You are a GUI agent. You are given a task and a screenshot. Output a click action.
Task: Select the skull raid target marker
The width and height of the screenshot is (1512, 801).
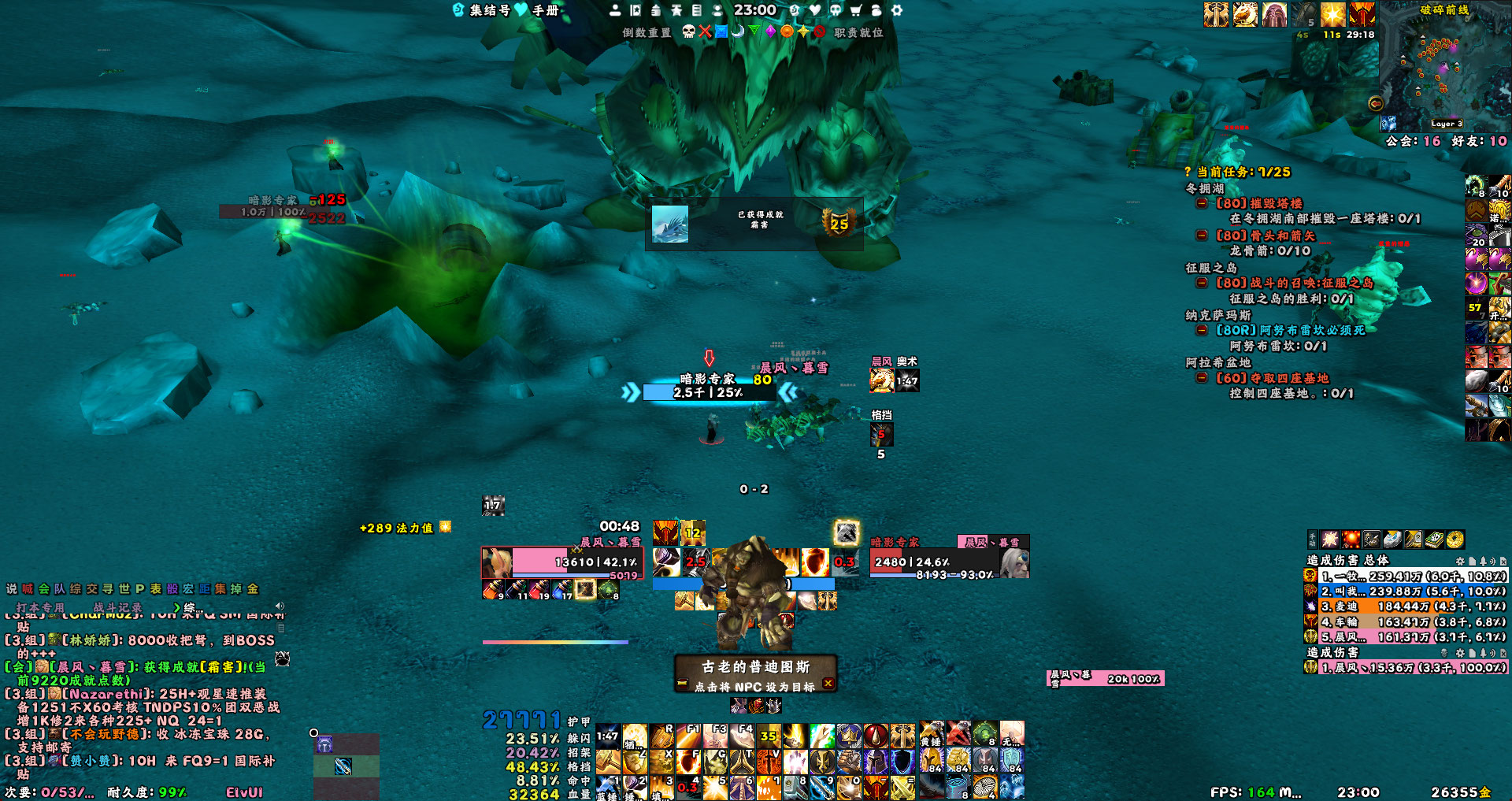[688, 32]
